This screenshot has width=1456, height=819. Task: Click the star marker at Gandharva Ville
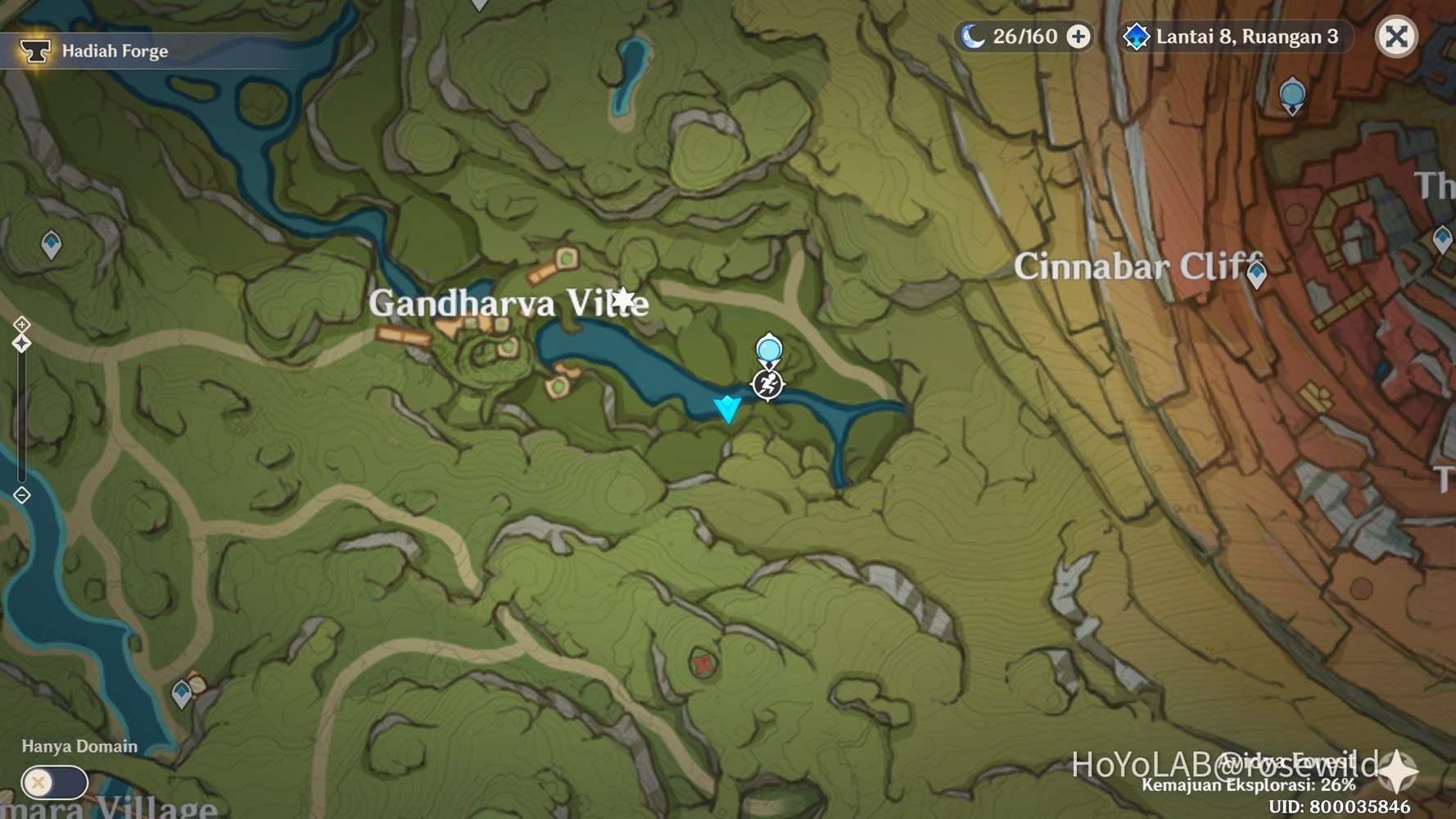pyautogui.click(x=624, y=298)
